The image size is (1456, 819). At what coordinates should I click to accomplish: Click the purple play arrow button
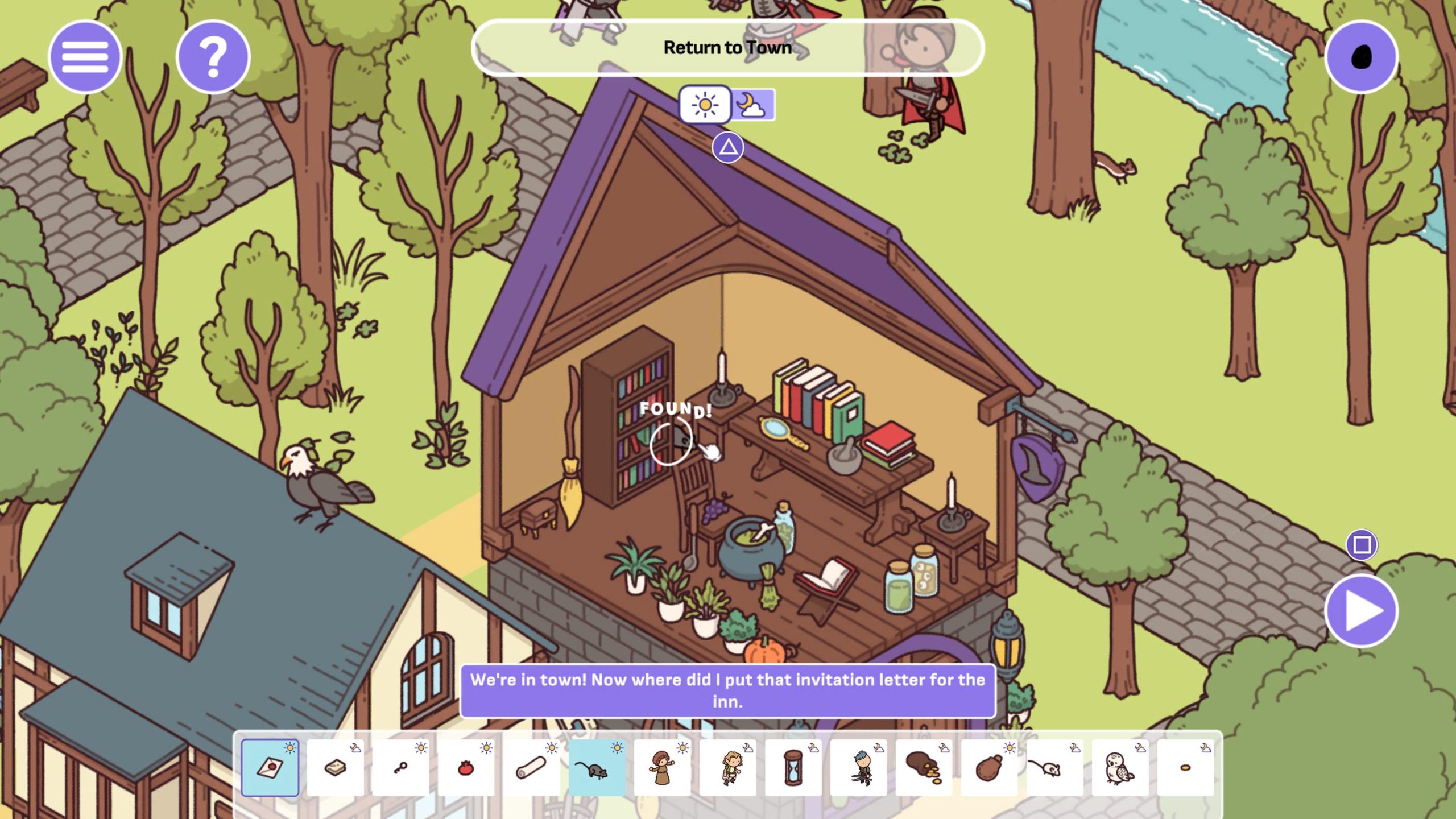pyautogui.click(x=1361, y=611)
